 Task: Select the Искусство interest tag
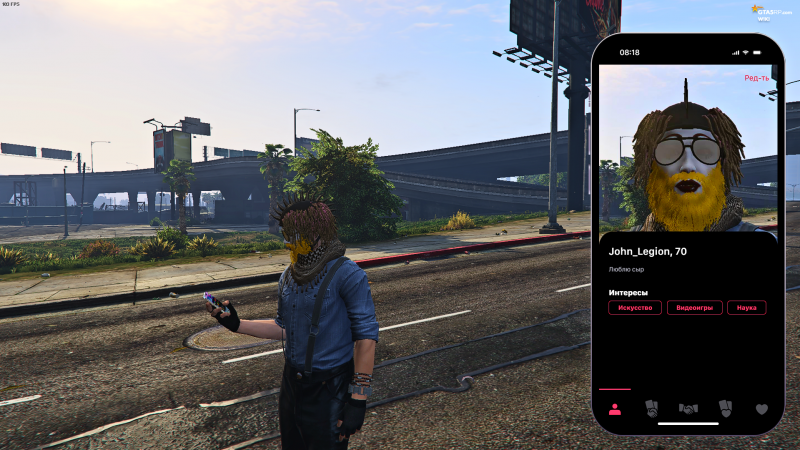(635, 308)
